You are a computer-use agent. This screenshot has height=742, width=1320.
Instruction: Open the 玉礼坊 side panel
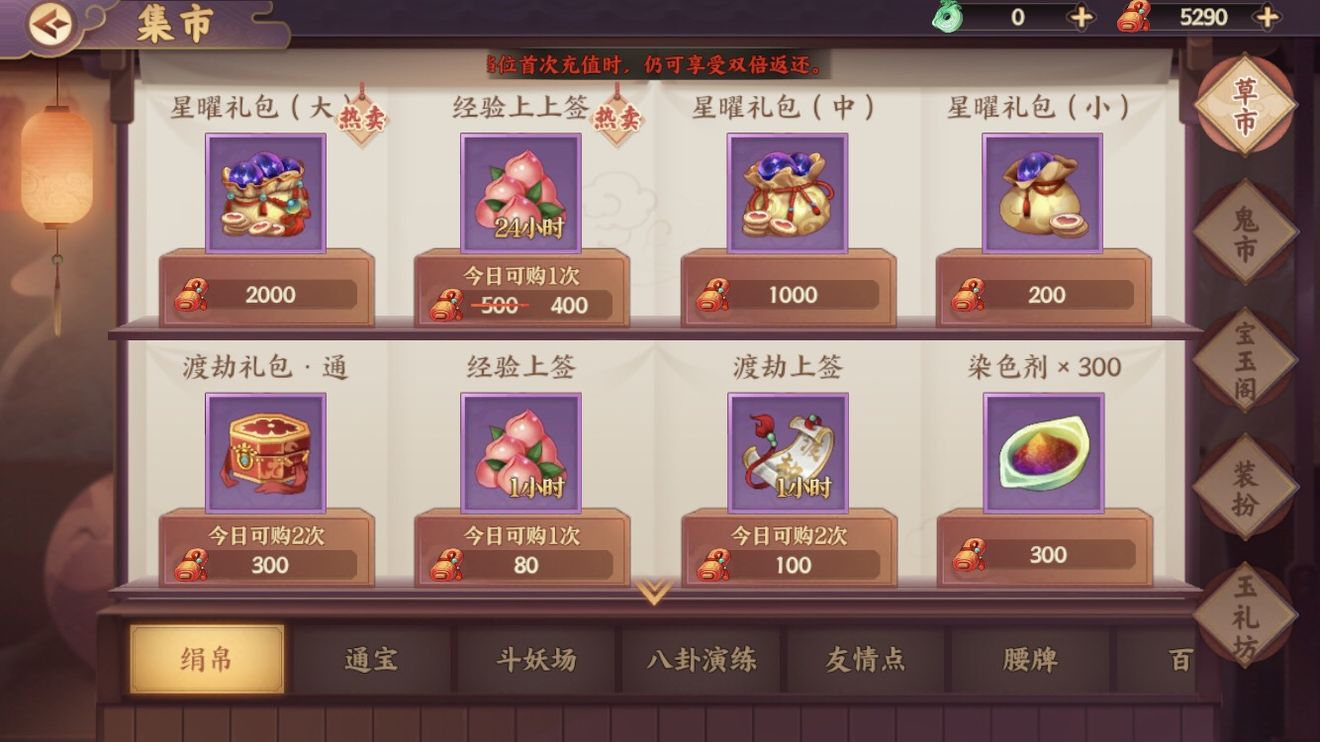[1246, 617]
